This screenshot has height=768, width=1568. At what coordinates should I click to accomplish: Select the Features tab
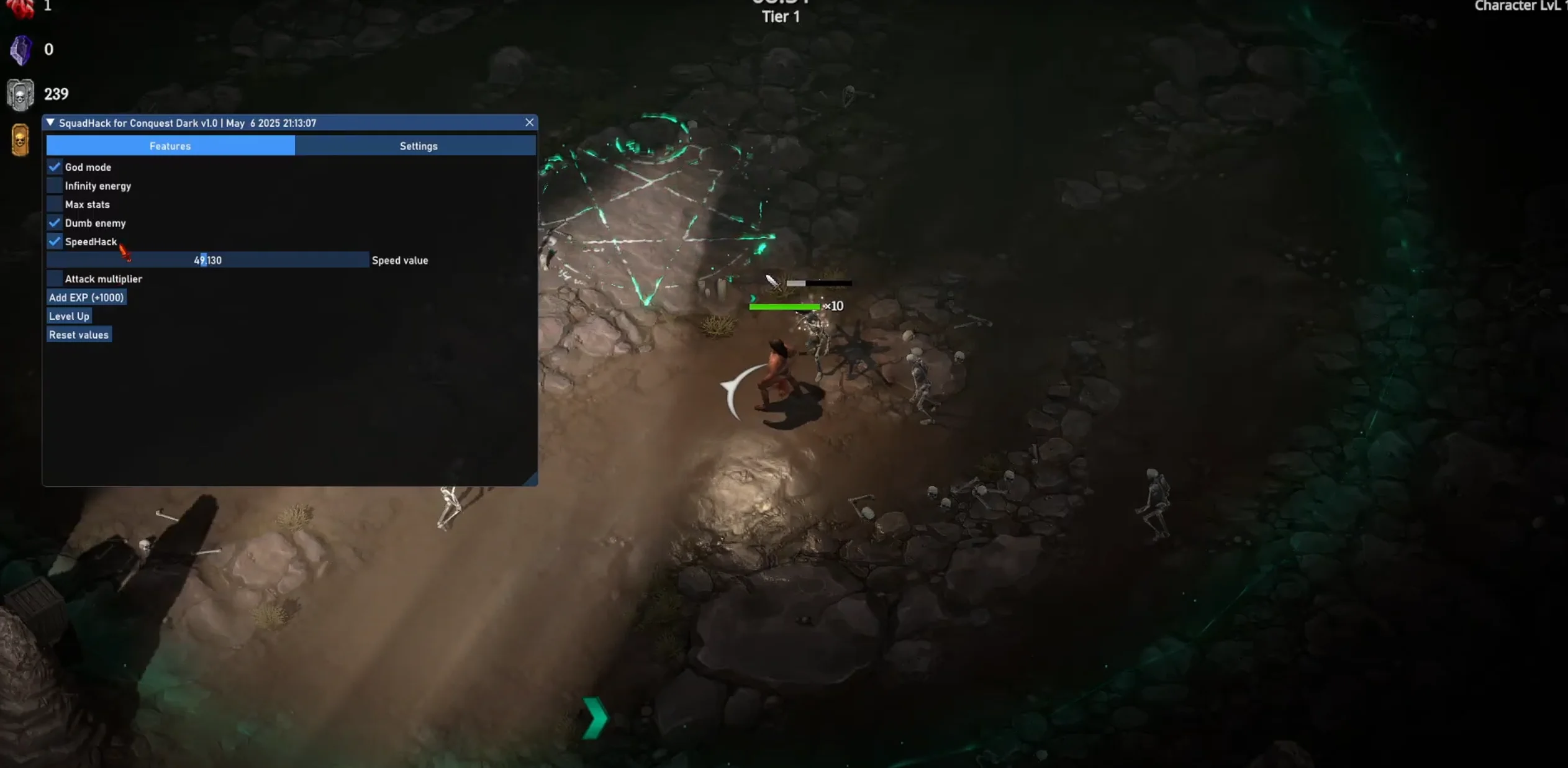pos(170,145)
